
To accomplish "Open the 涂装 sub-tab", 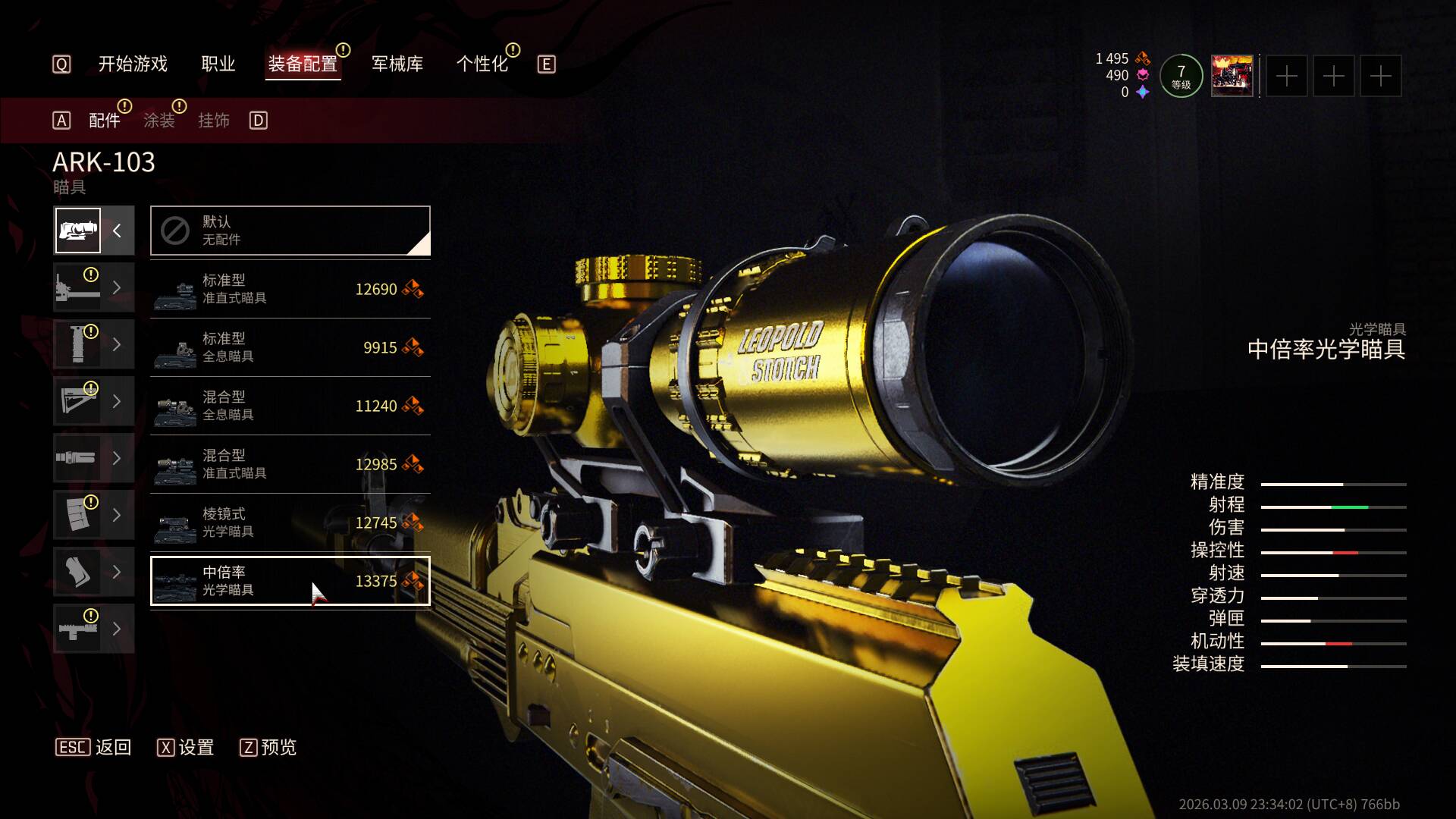I will [x=159, y=121].
